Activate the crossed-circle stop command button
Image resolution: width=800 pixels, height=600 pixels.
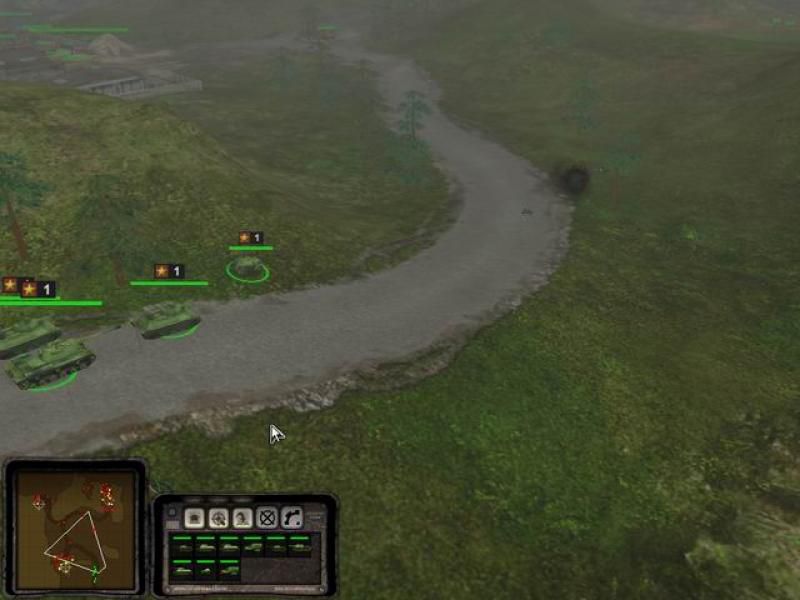tap(267, 518)
